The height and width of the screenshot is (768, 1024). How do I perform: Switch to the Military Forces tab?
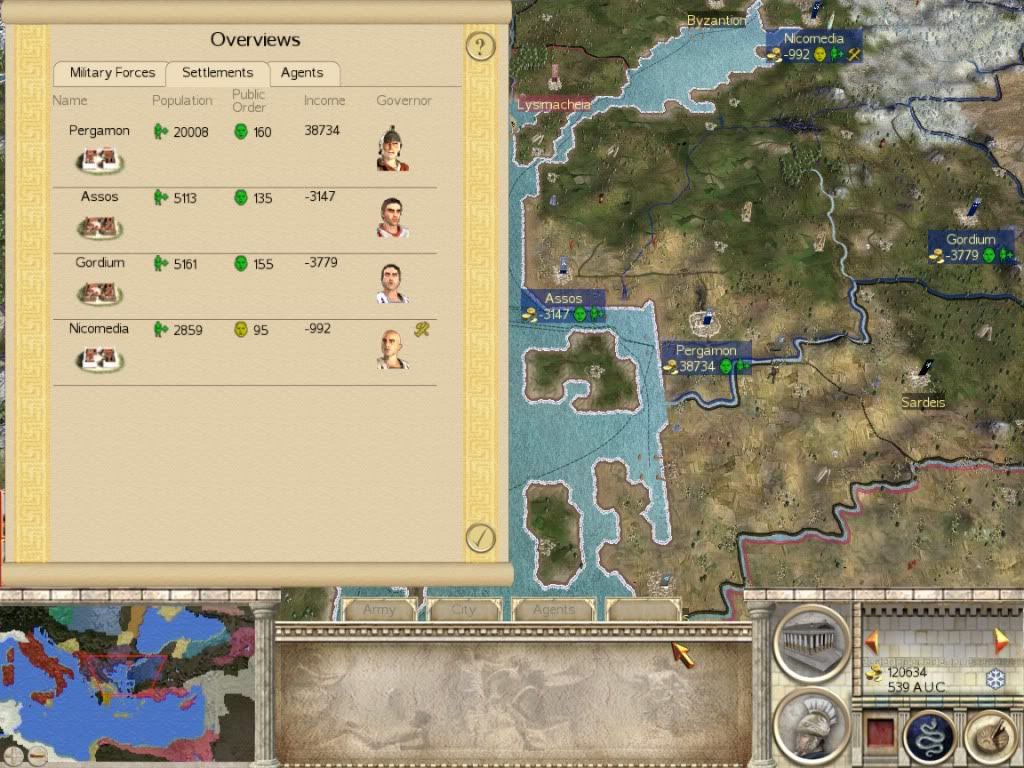112,73
